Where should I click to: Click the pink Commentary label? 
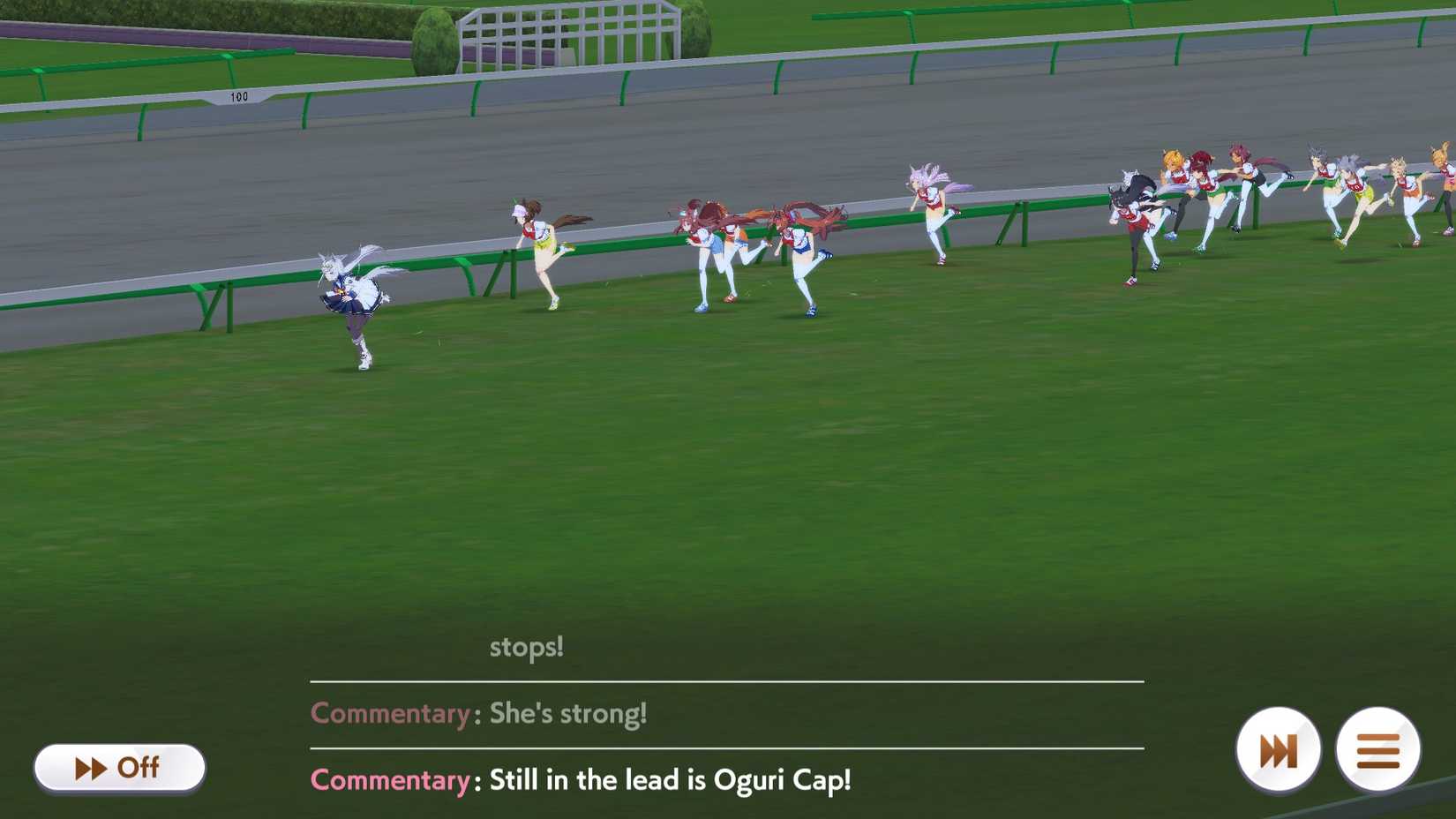click(388, 780)
